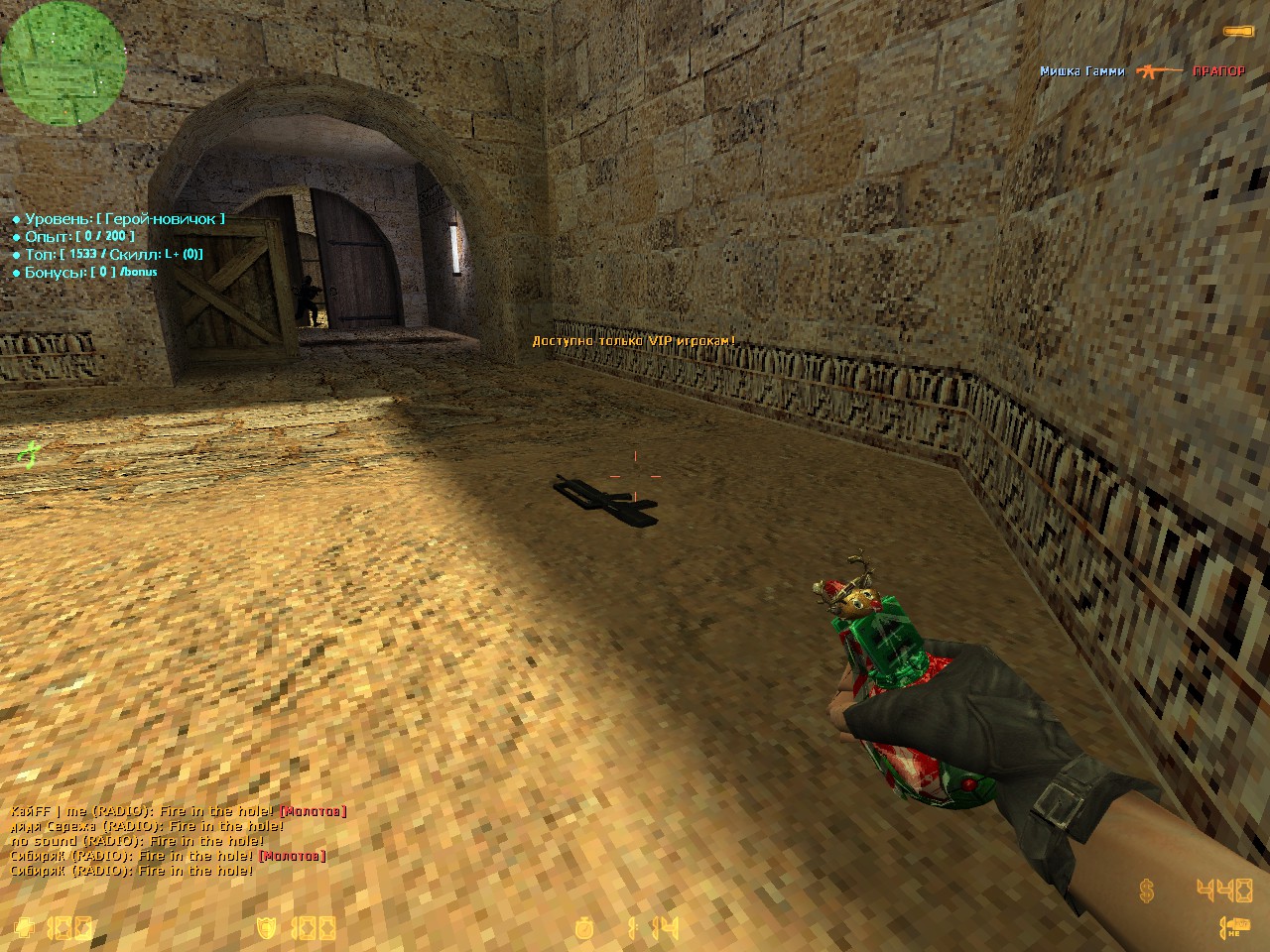
Task: Click the /bonus line in stats panel
Action: pos(84,272)
